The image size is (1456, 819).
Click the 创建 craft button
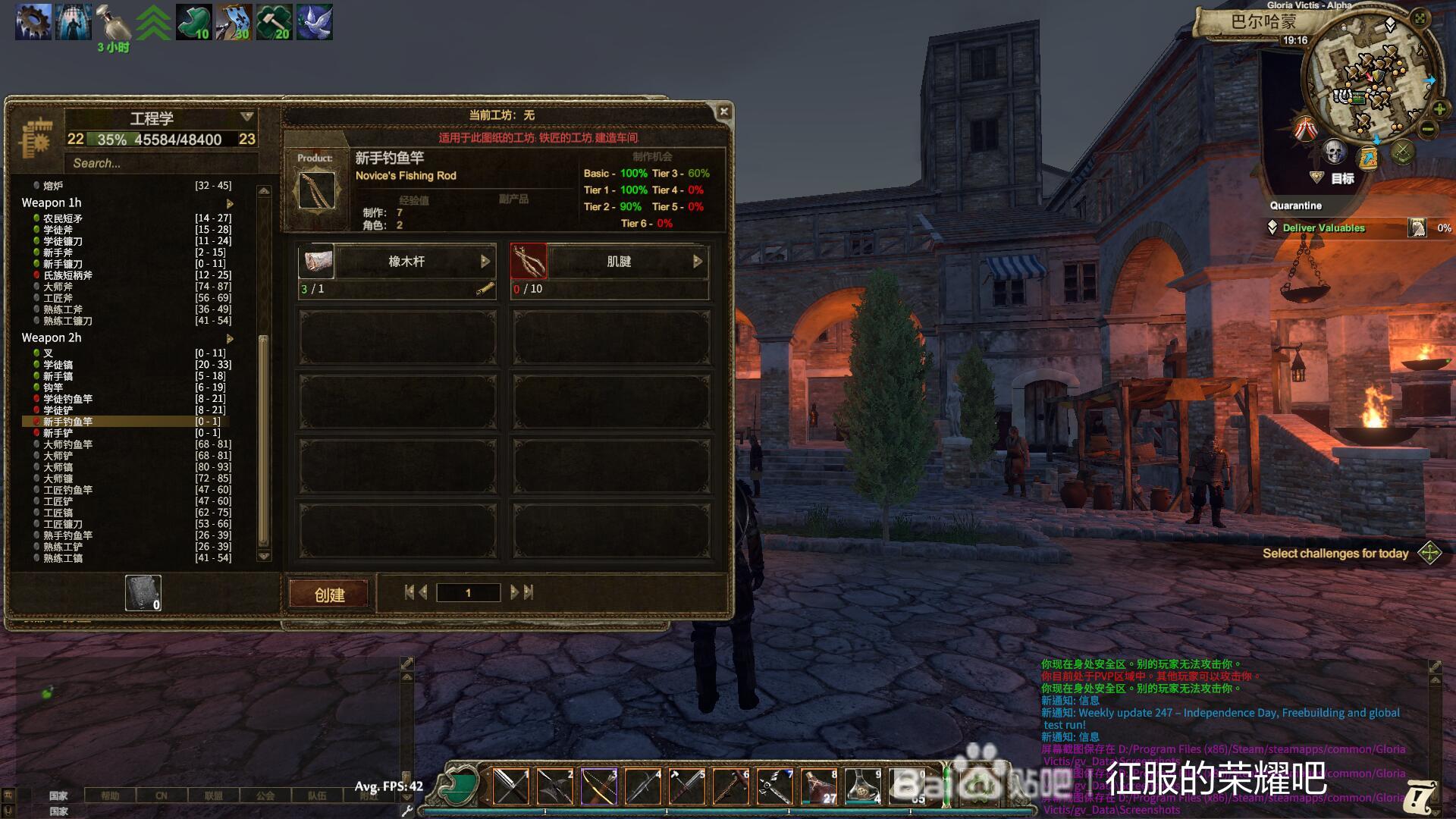point(329,595)
